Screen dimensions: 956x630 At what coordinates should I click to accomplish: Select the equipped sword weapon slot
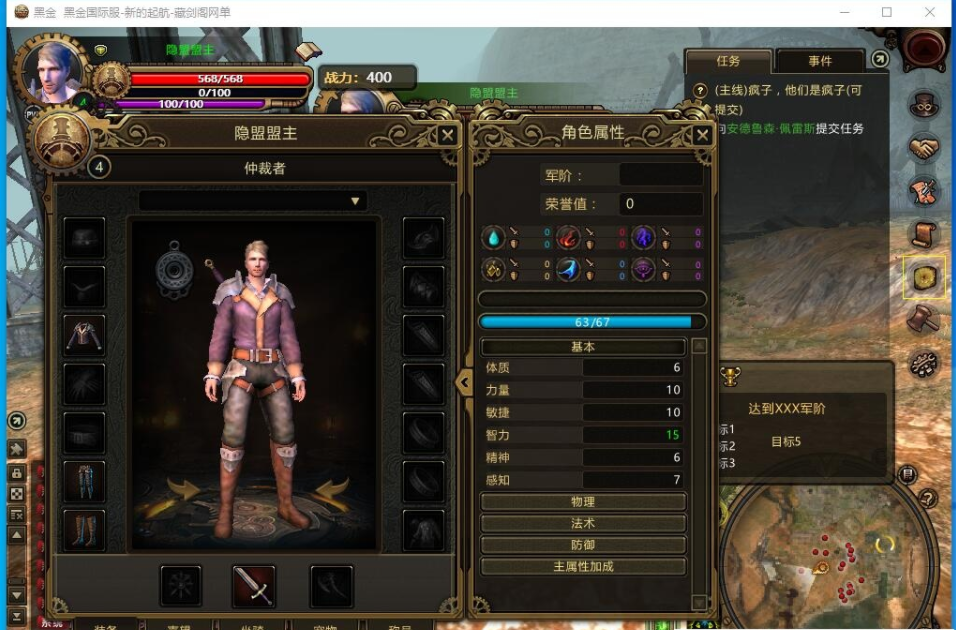click(x=254, y=586)
